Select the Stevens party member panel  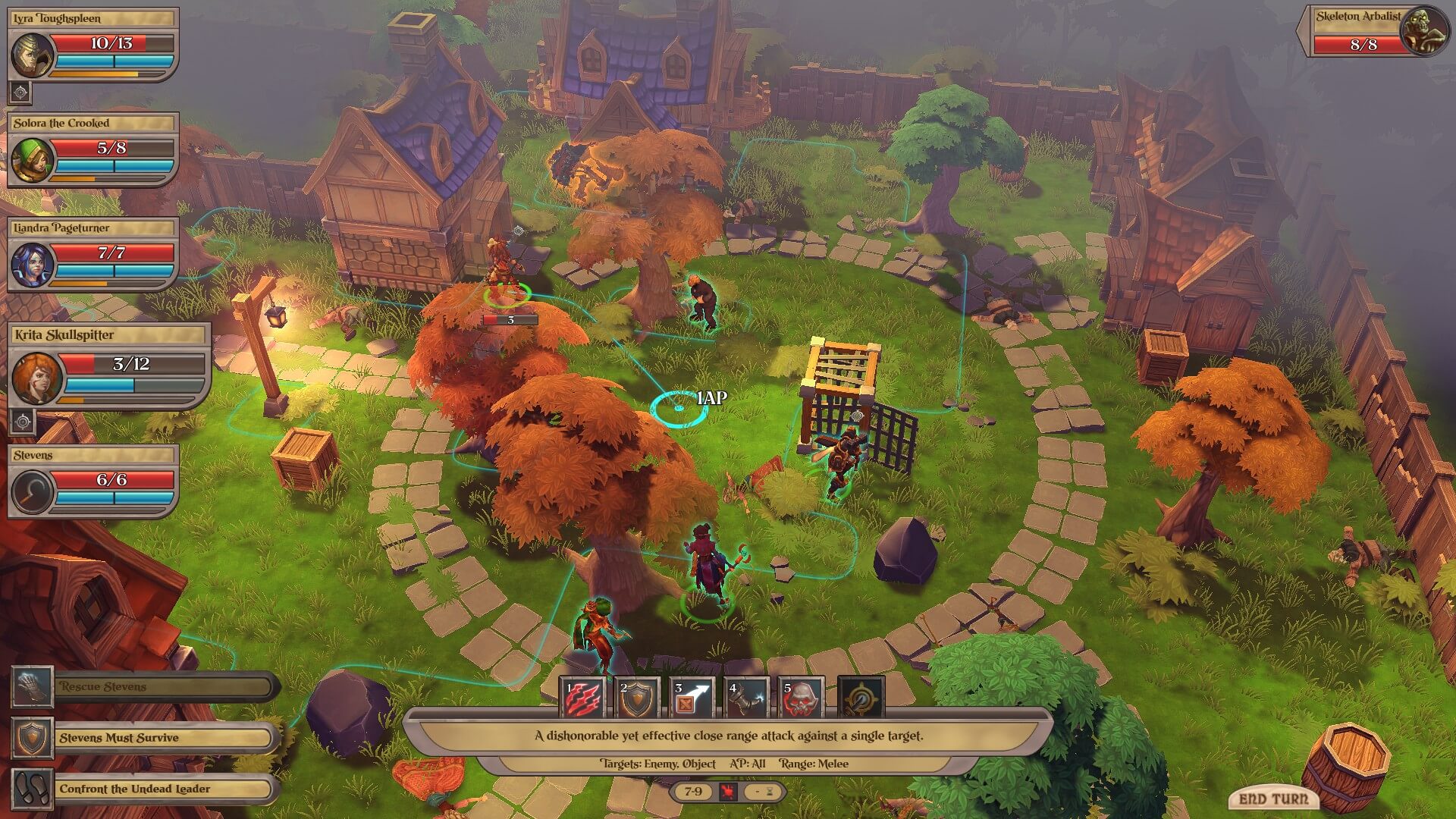(32, 491)
